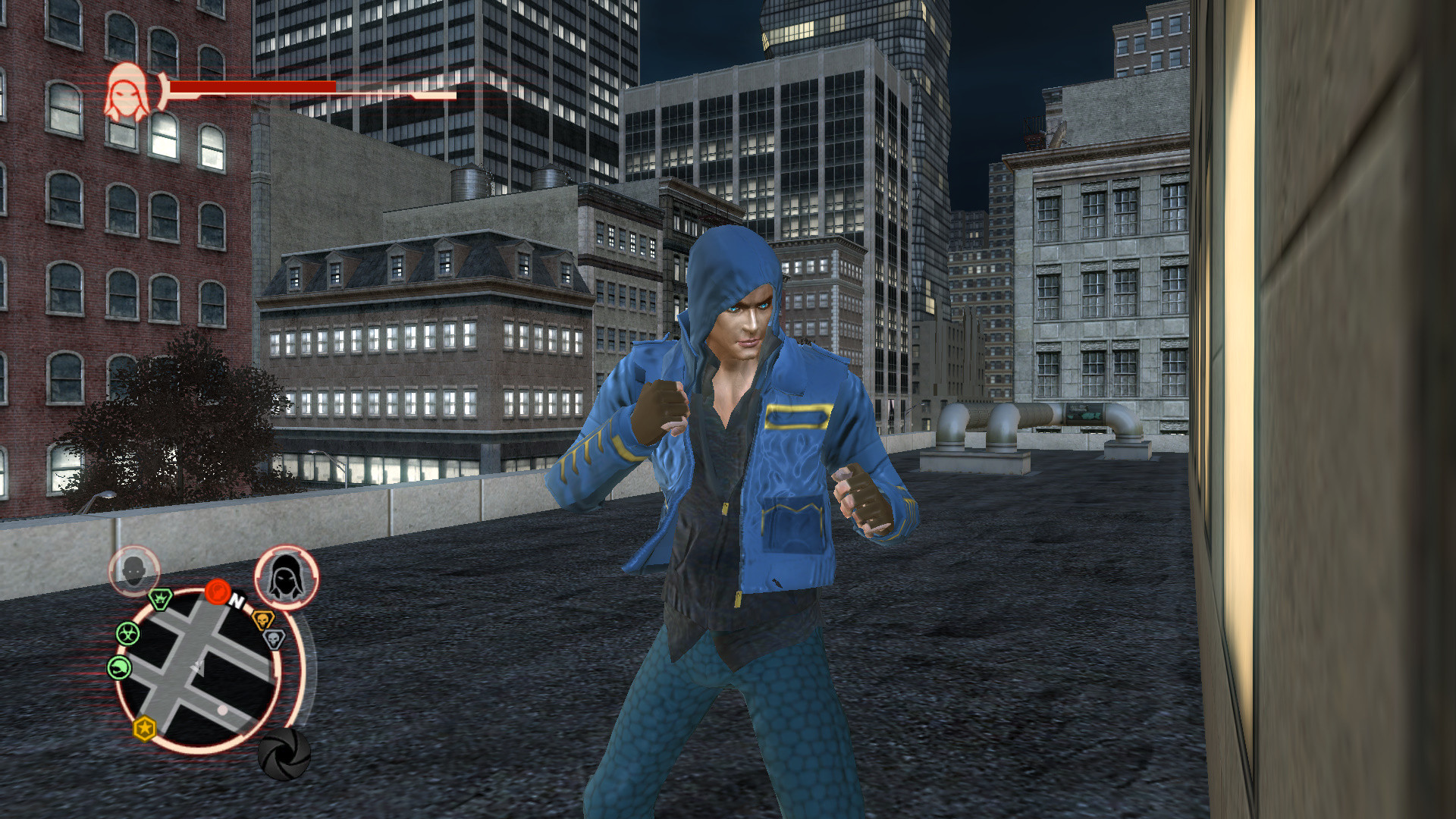This screenshot has height=819, width=1456.
Task: Click the gray skull target icon on minimap
Action: tap(273, 639)
